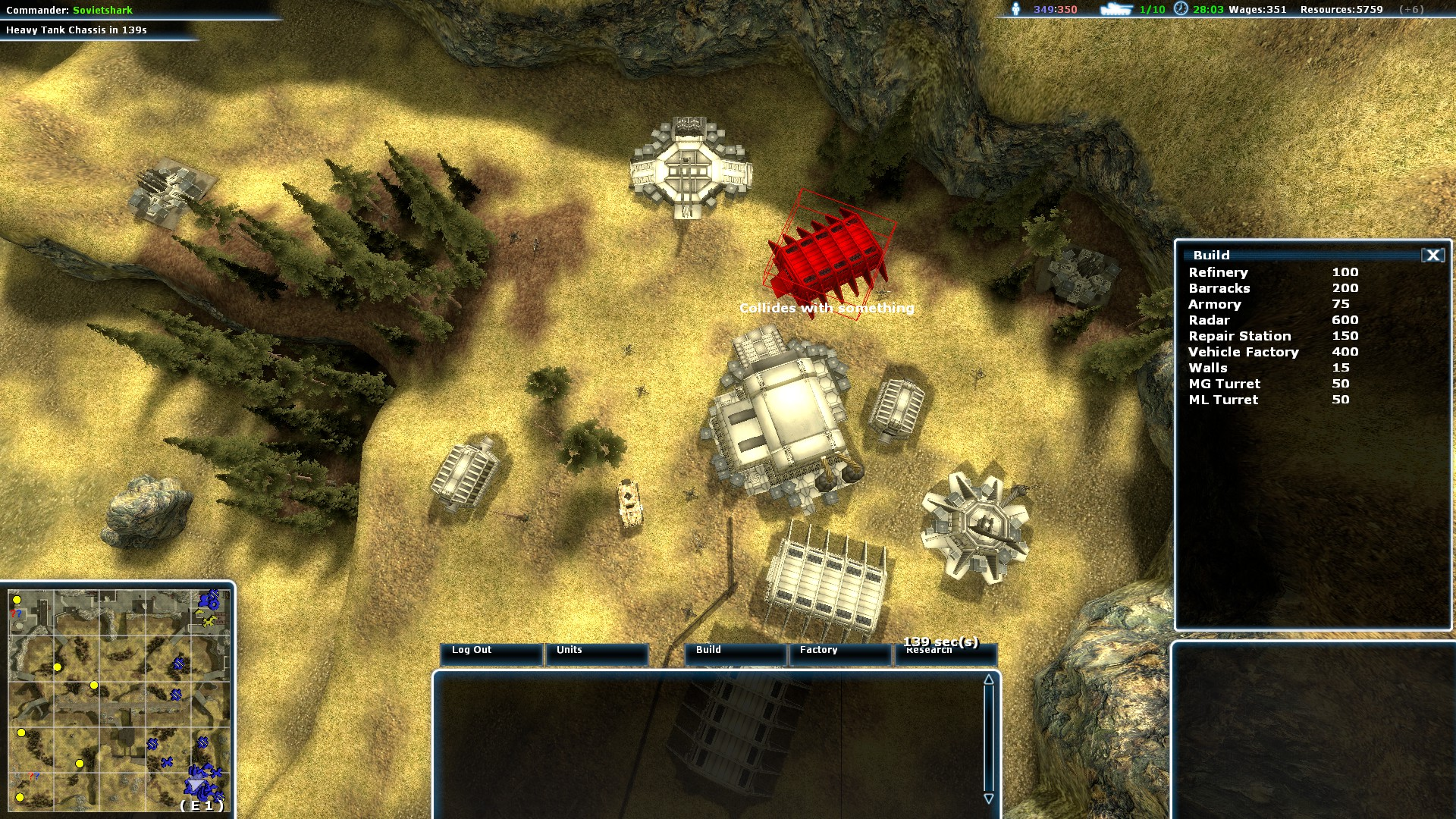Click the scroll-up arrow of the bottom panel

[x=988, y=679]
